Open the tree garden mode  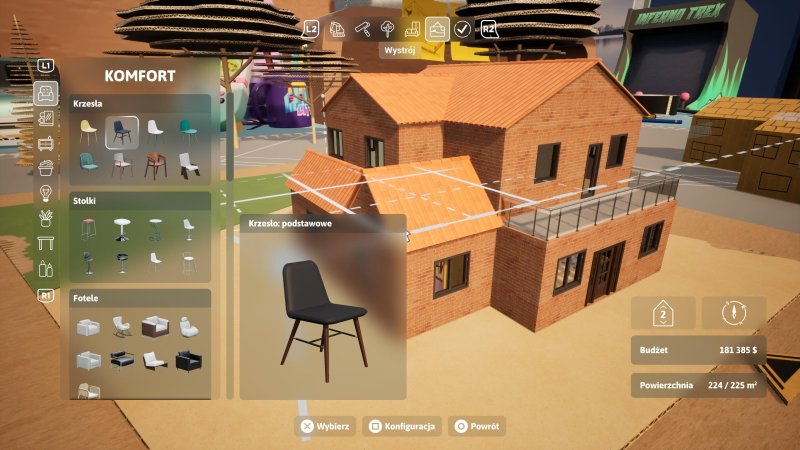pos(387,29)
